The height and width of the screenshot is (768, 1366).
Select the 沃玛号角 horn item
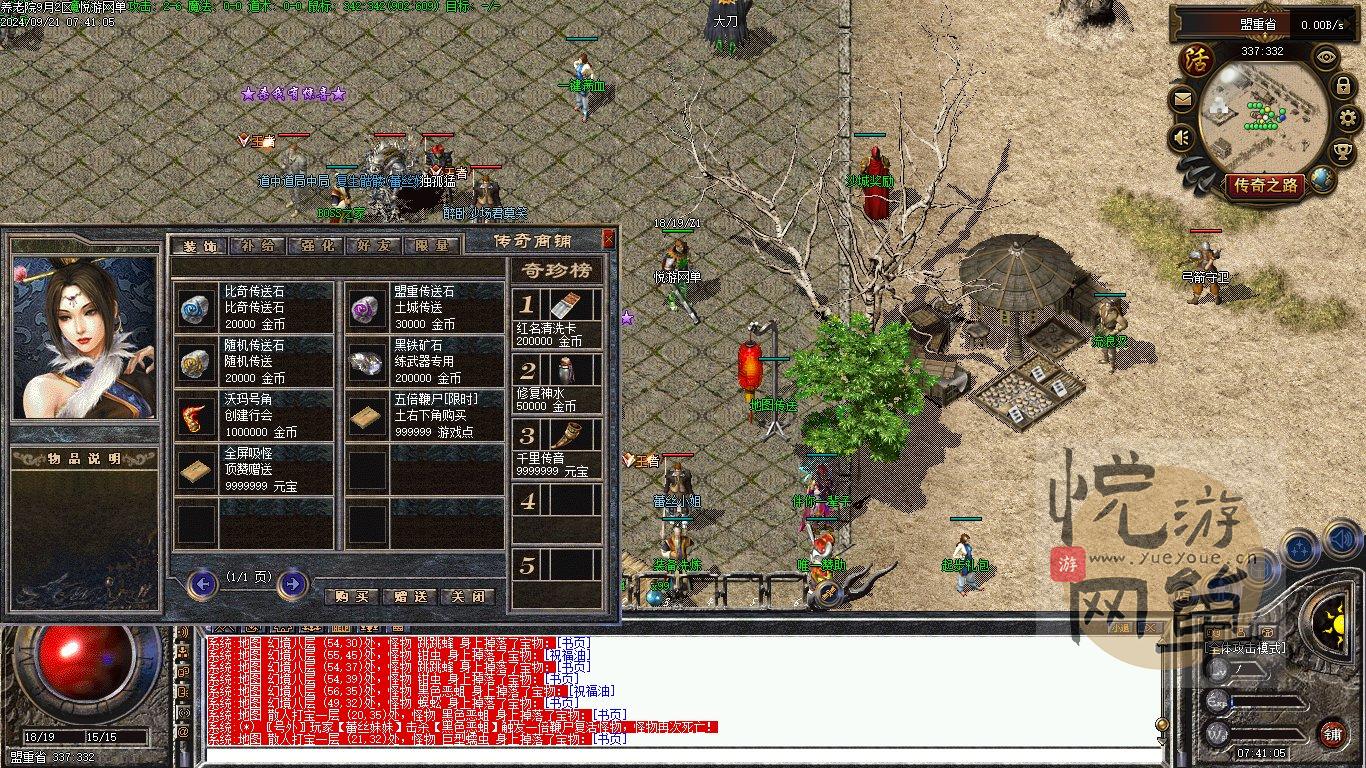click(254, 415)
